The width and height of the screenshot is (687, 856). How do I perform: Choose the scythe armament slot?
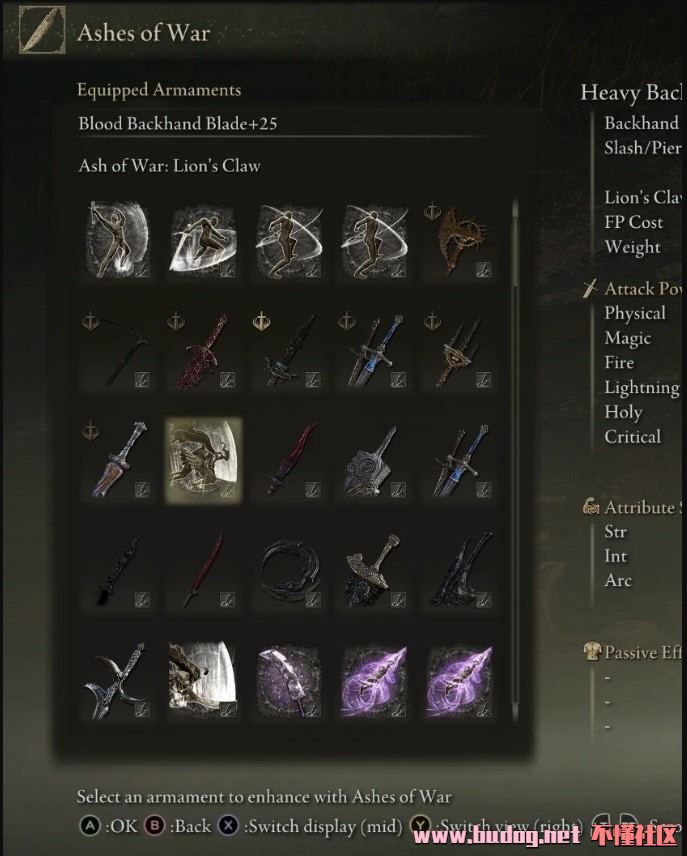(x=118, y=349)
